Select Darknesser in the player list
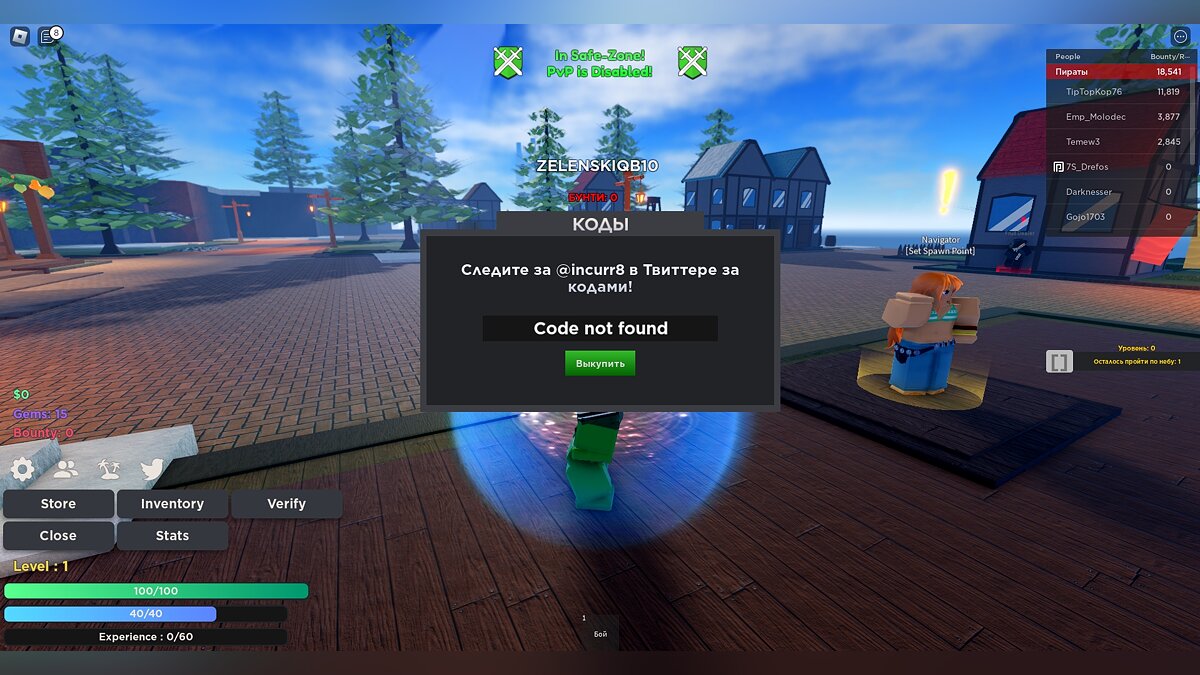 [1089, 192]
